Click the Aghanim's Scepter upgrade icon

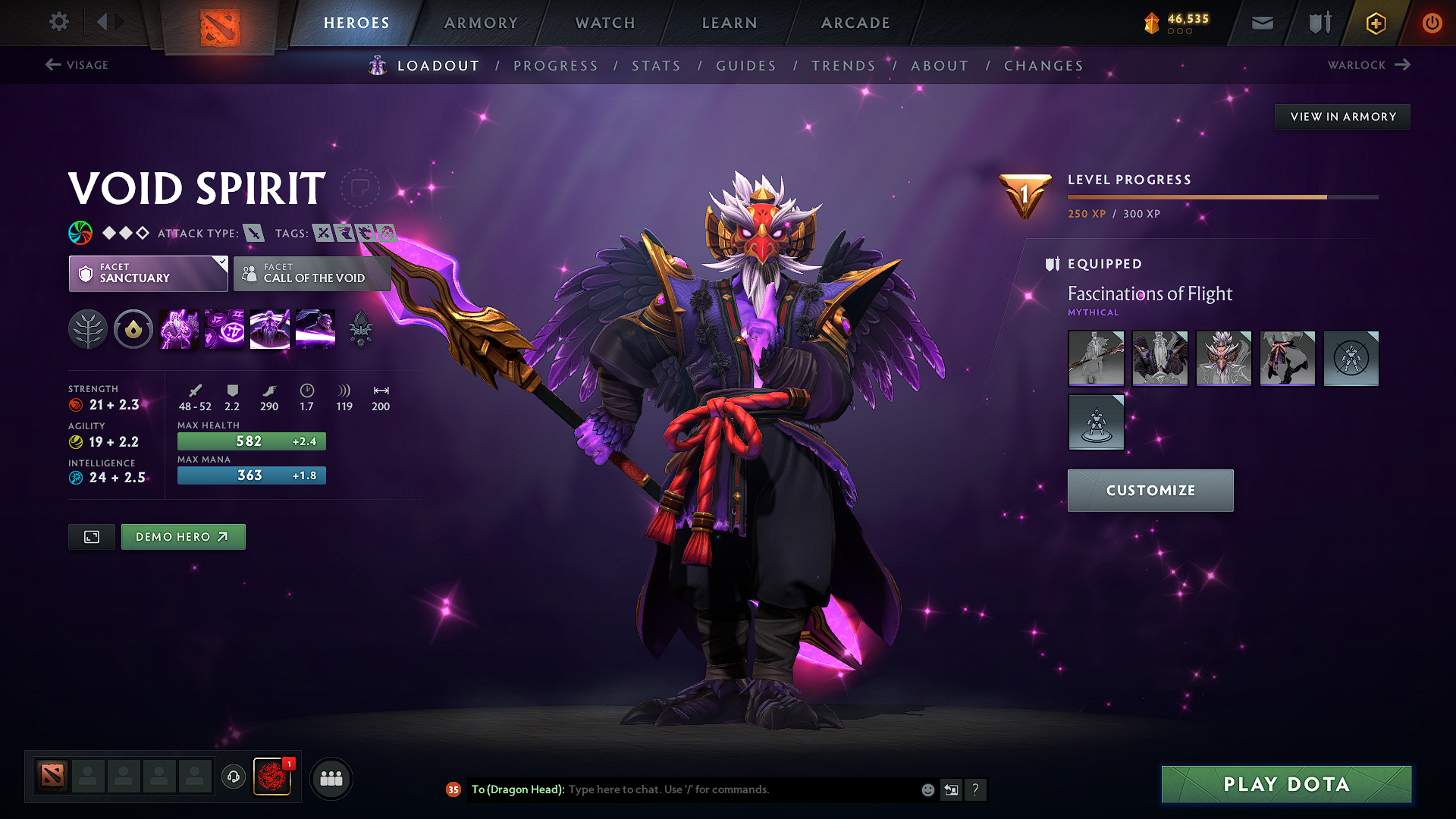coord(360,328)
